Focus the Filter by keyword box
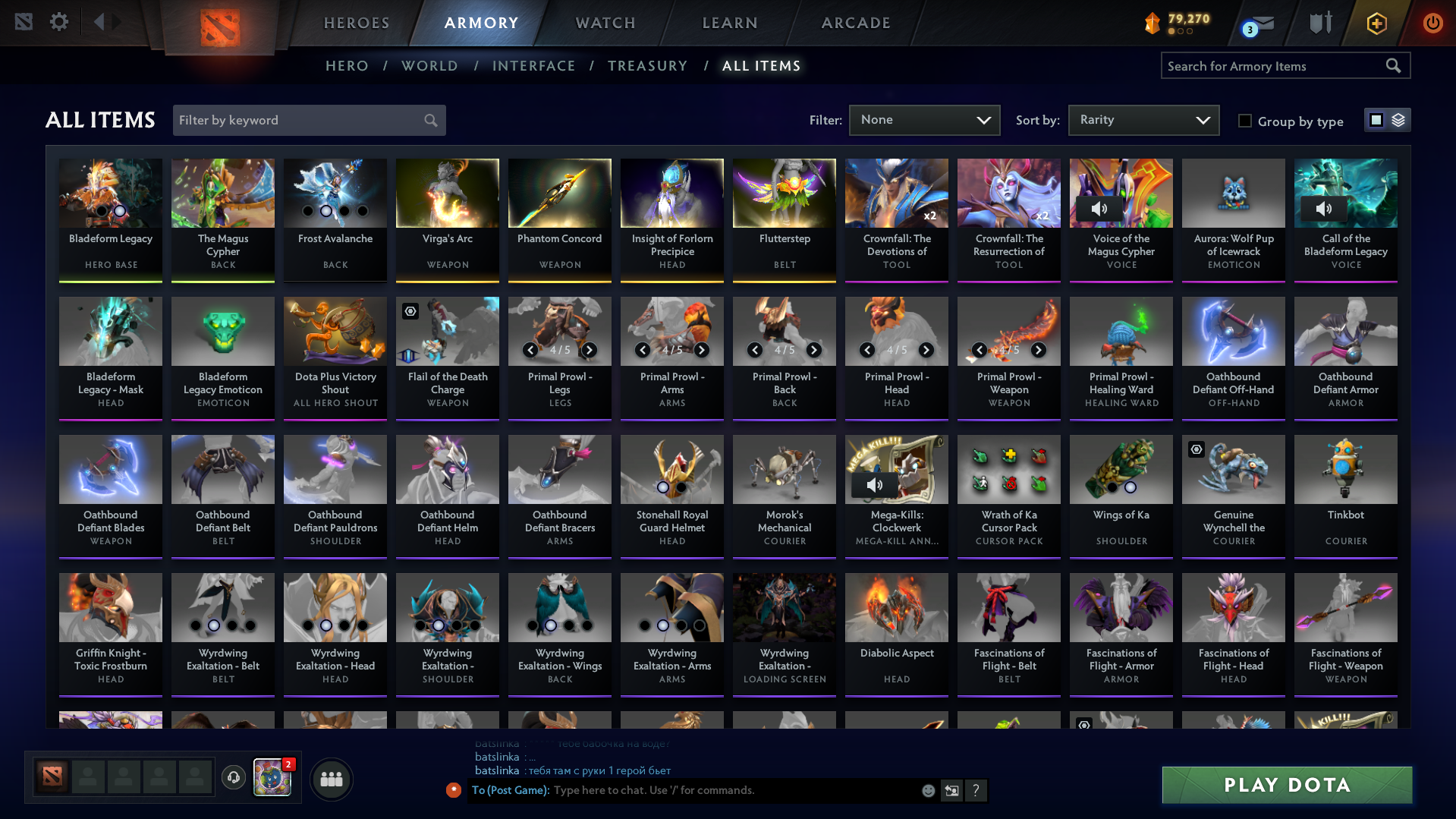The width and height of the screenshot is (1456, 819). pos(301,120)
